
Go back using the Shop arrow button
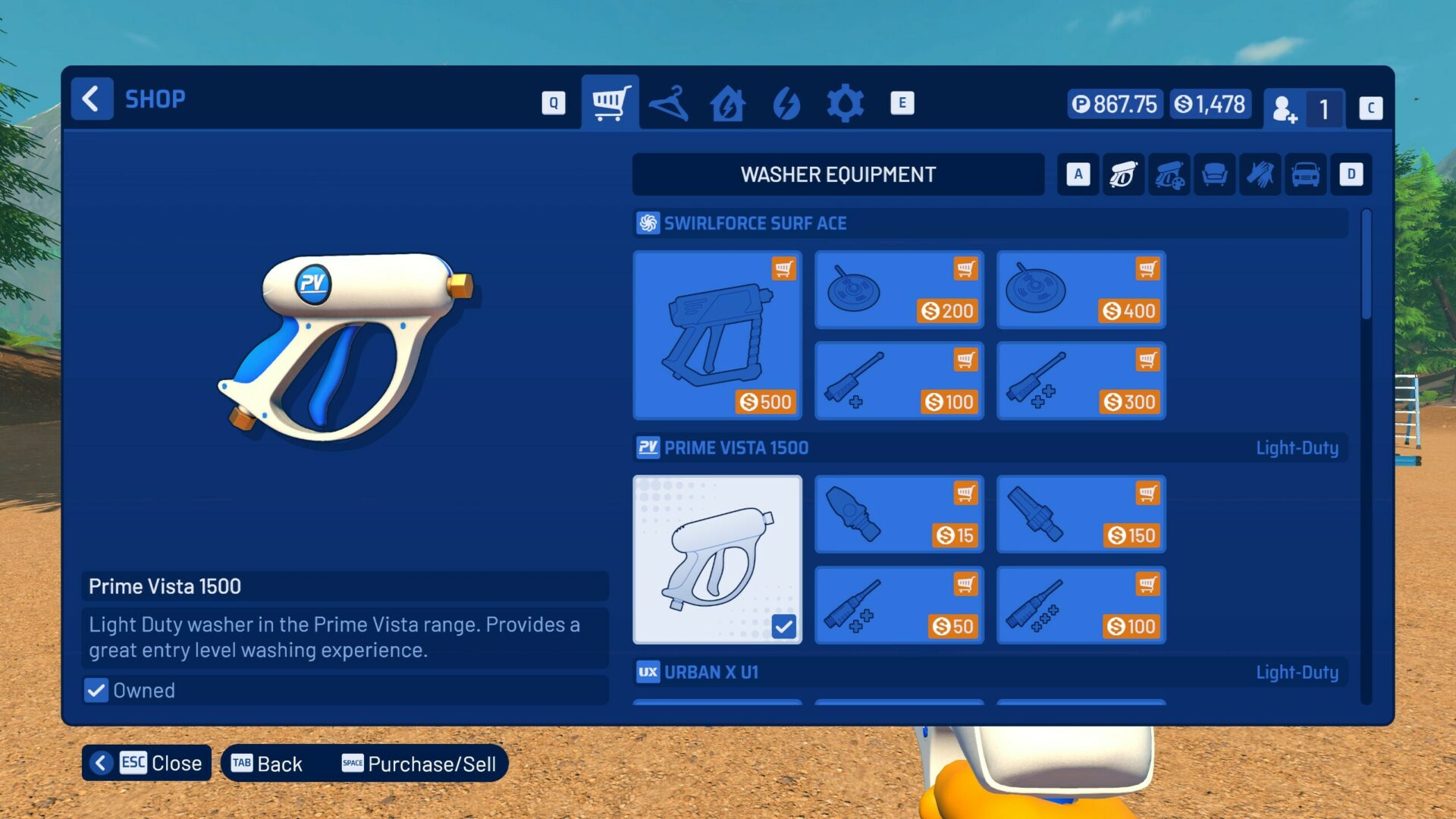click(92, 99)
